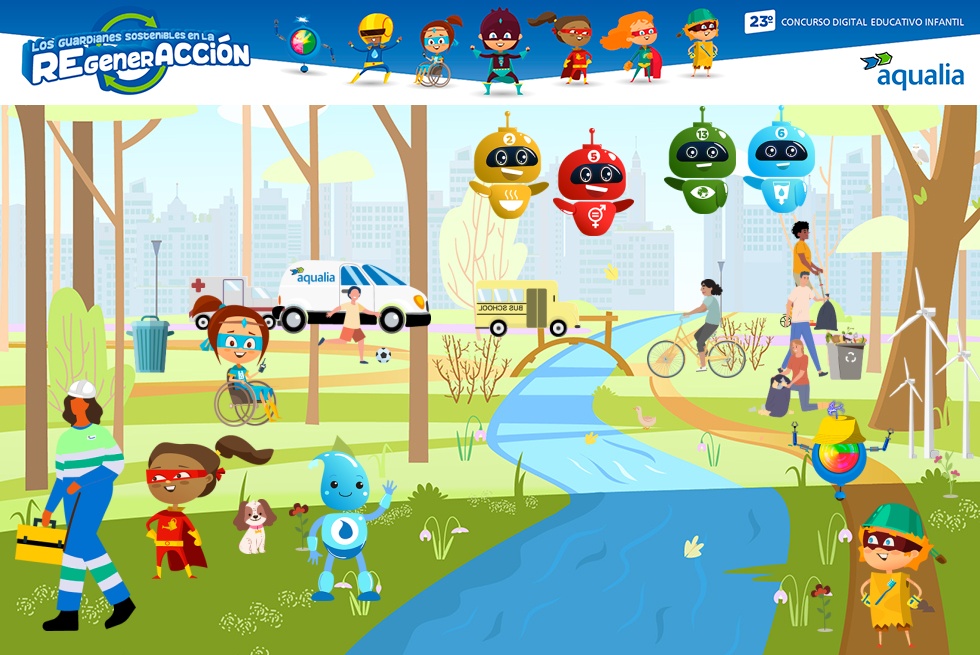Screen dimensions: 980x655
Task: Choose the red number 5 robot
Action: (592, 186)
